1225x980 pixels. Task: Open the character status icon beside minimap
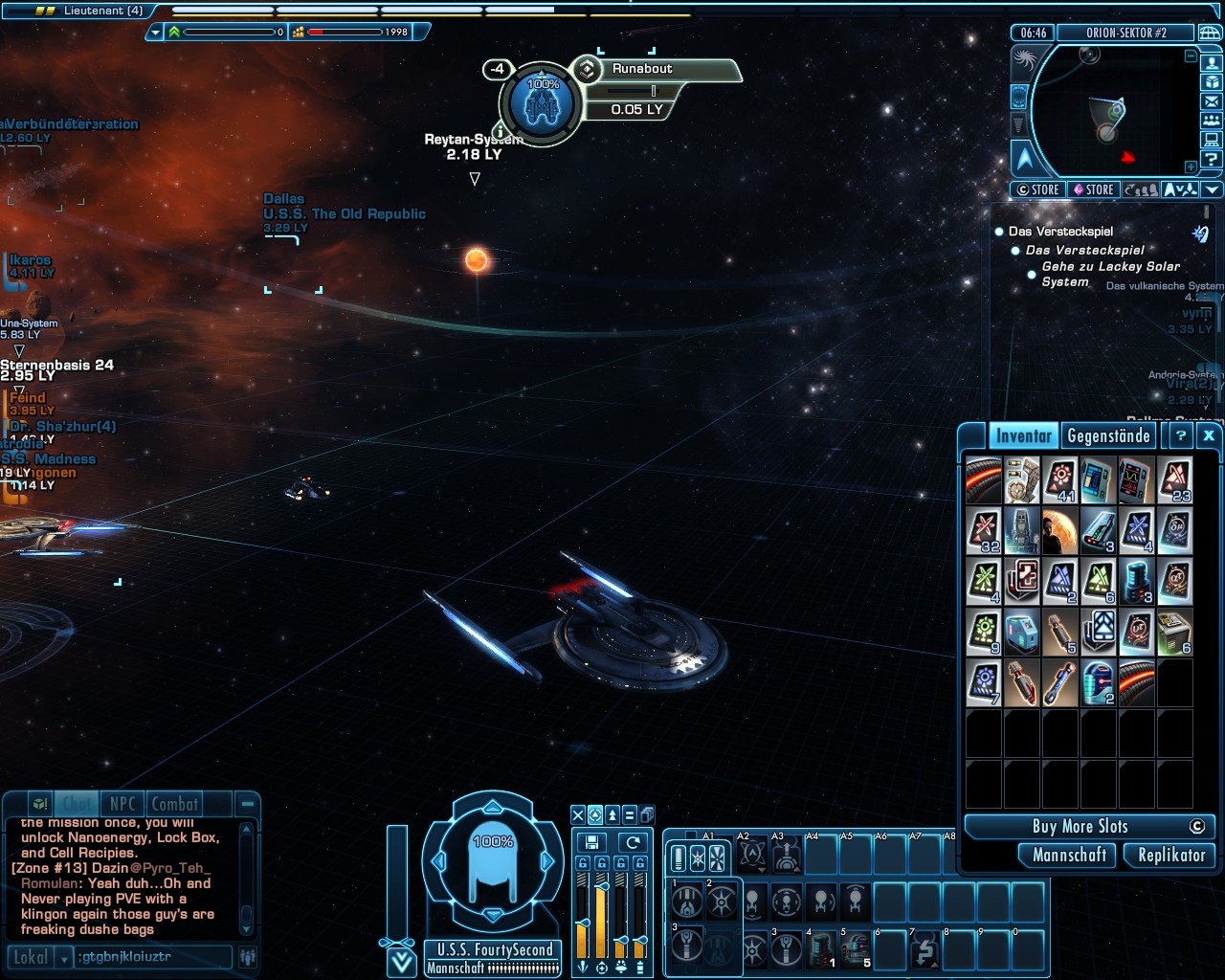(1212, 64)
